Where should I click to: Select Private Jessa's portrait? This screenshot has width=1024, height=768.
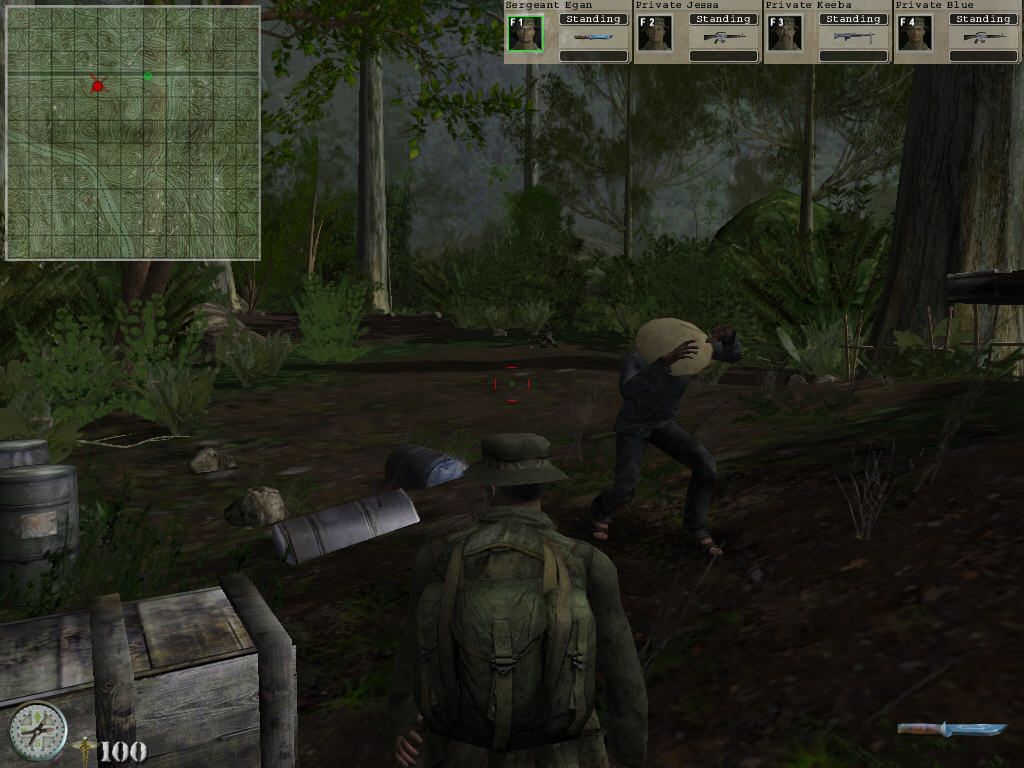point(655,34)
